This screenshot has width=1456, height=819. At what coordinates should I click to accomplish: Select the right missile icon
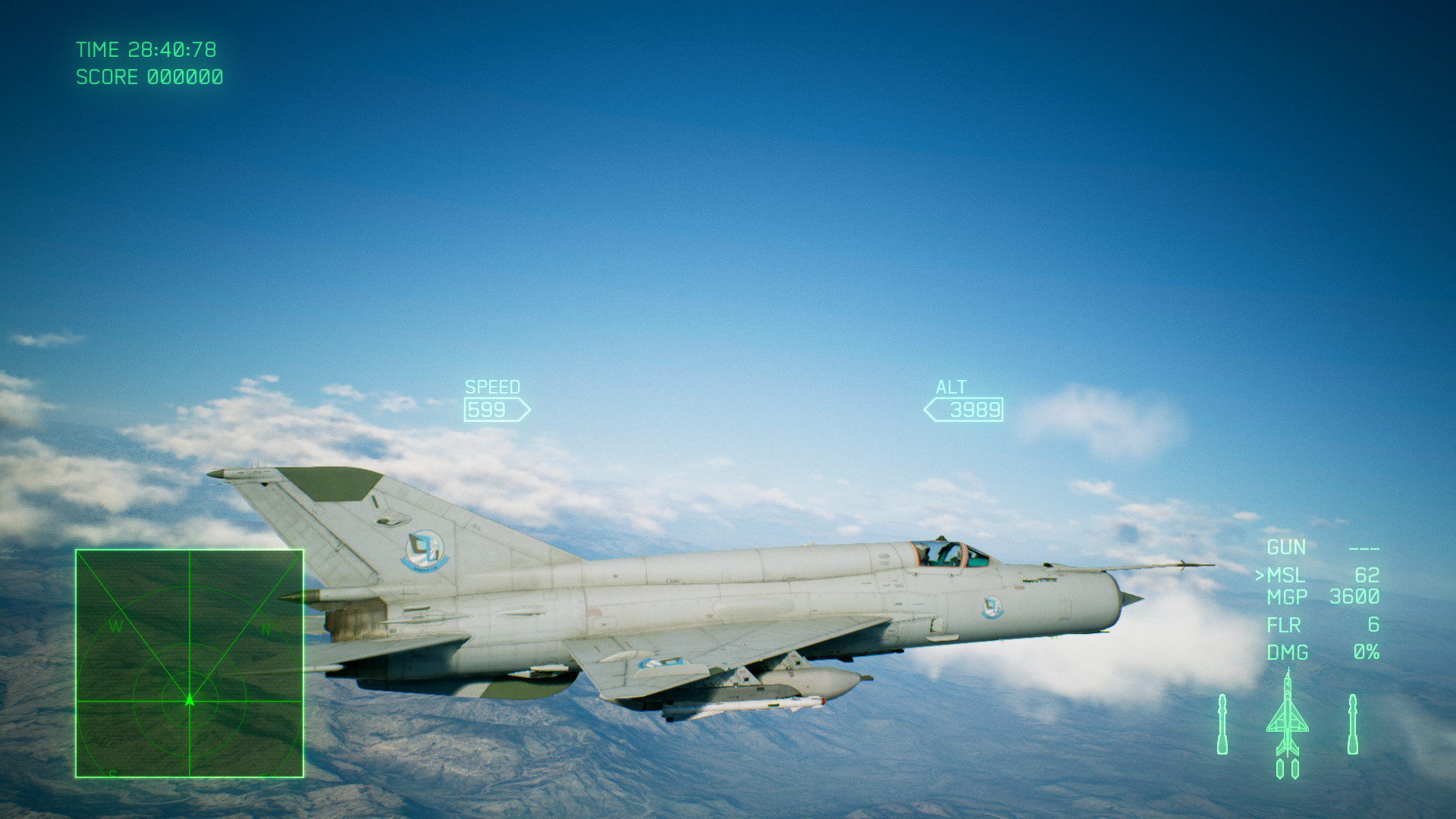(1354, 724)
